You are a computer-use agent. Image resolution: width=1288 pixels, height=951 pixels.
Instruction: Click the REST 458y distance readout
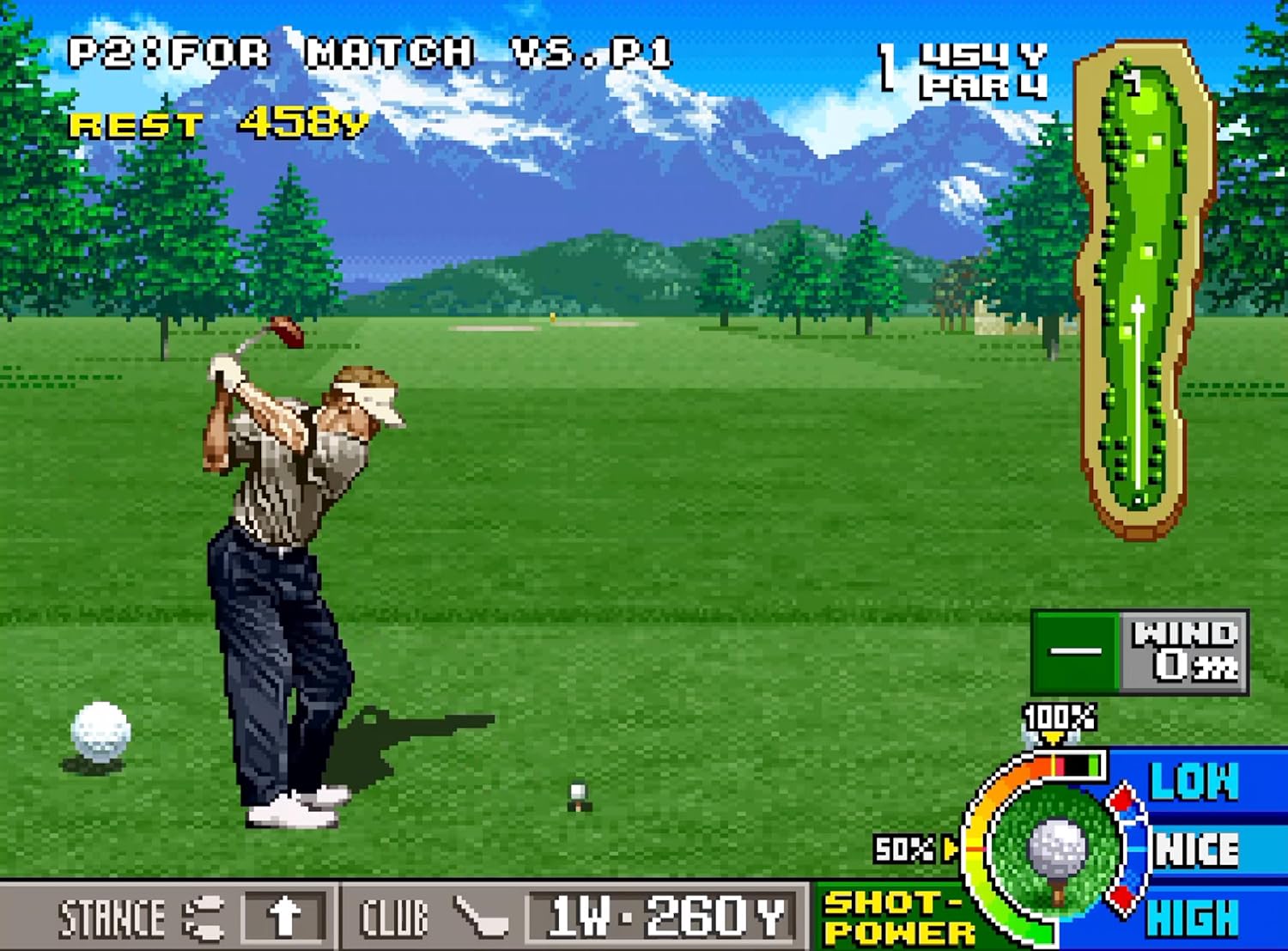pos(219,125)
